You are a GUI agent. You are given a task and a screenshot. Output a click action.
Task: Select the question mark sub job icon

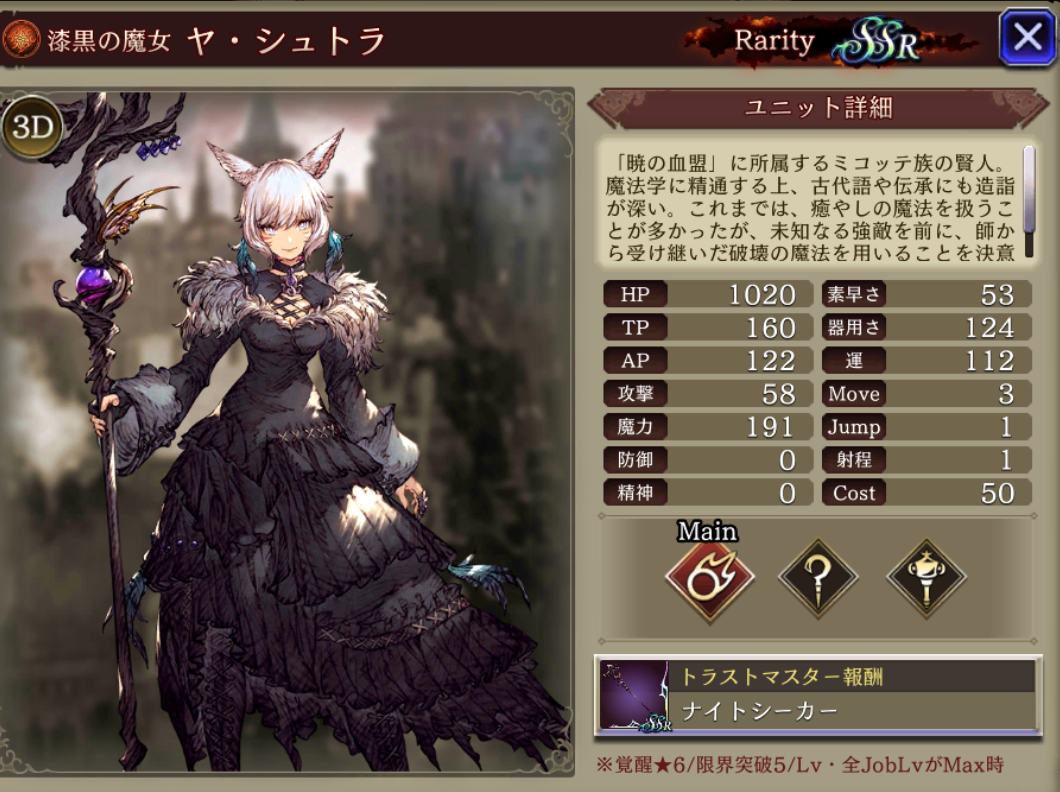(x=818, y=577)
